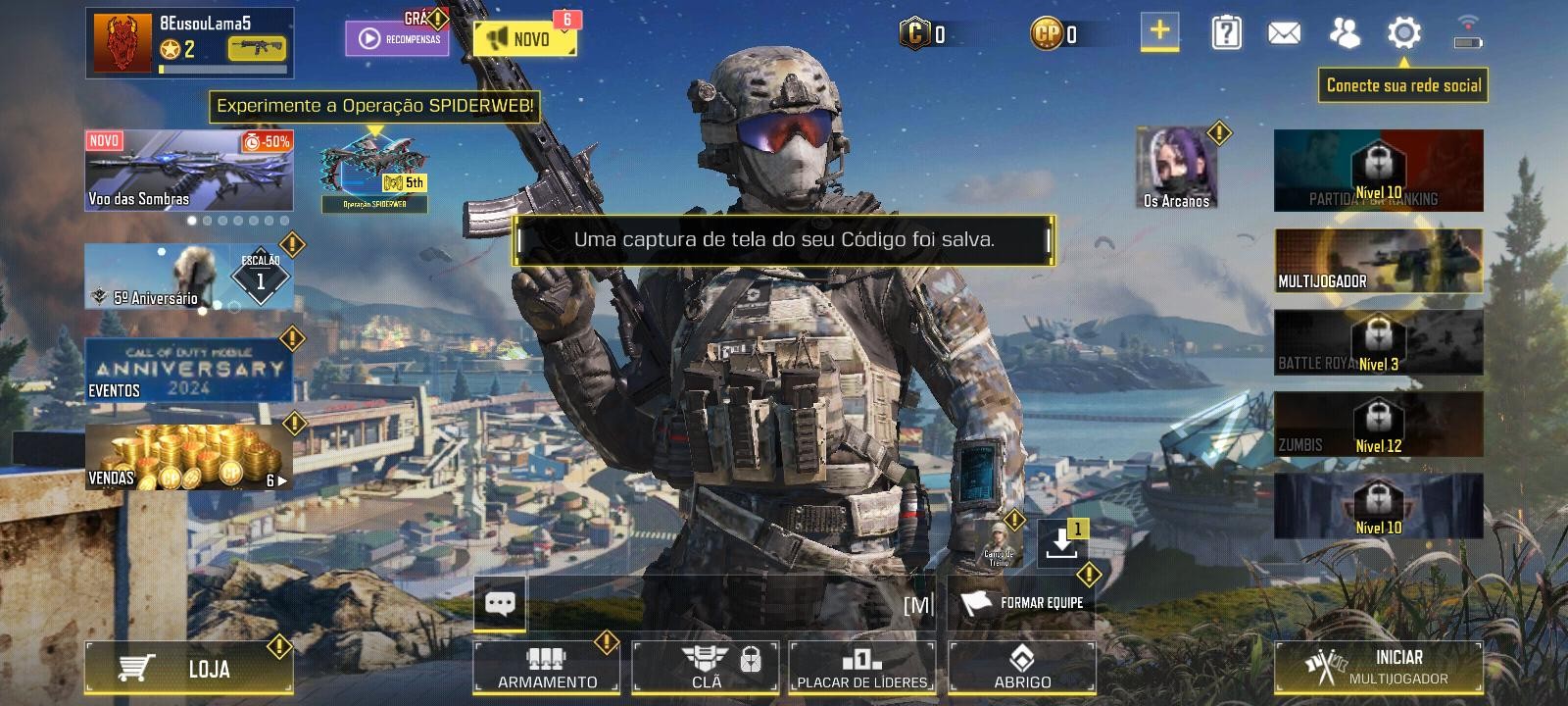Open the Recompensas rewards panel
Viewport: 1568px width, 706px height.
[397, 35]
